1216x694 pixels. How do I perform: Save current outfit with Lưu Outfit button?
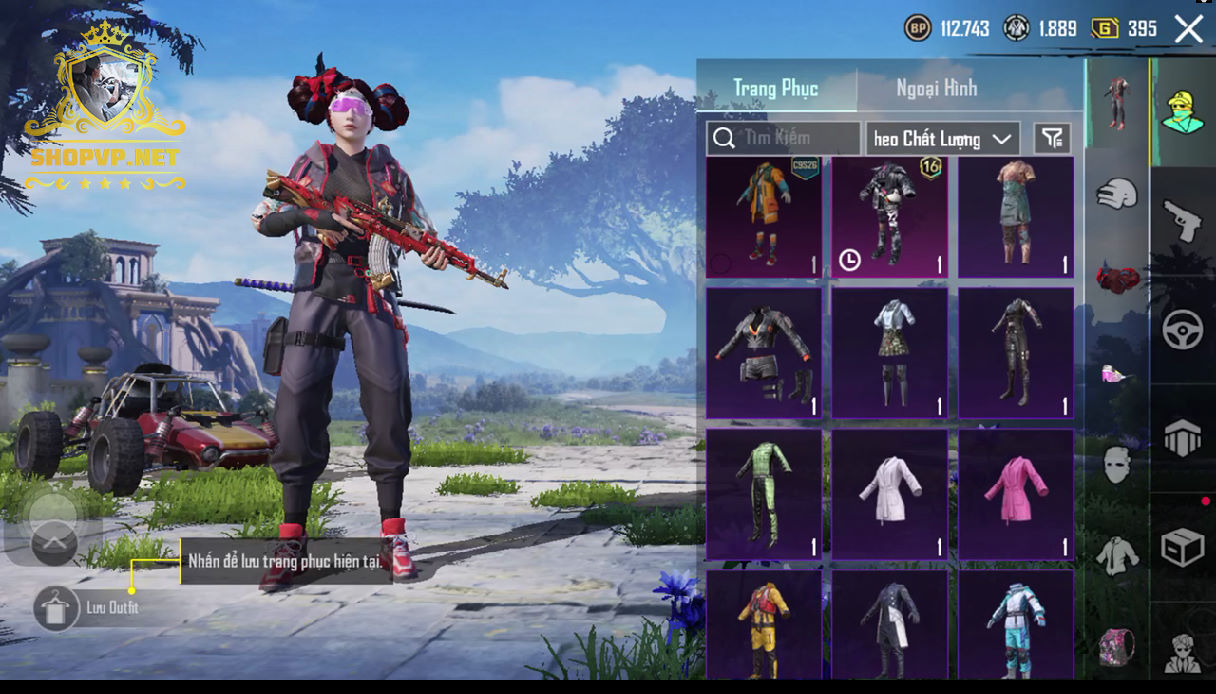[57, 608]
